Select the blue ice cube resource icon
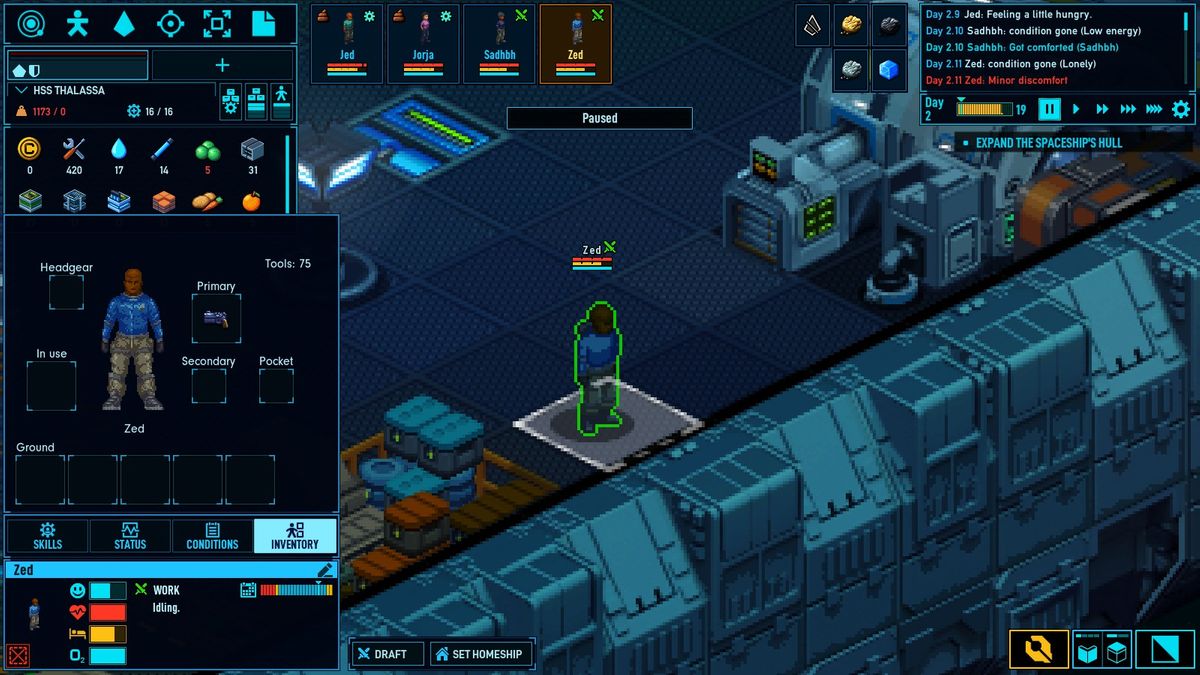 888,70
